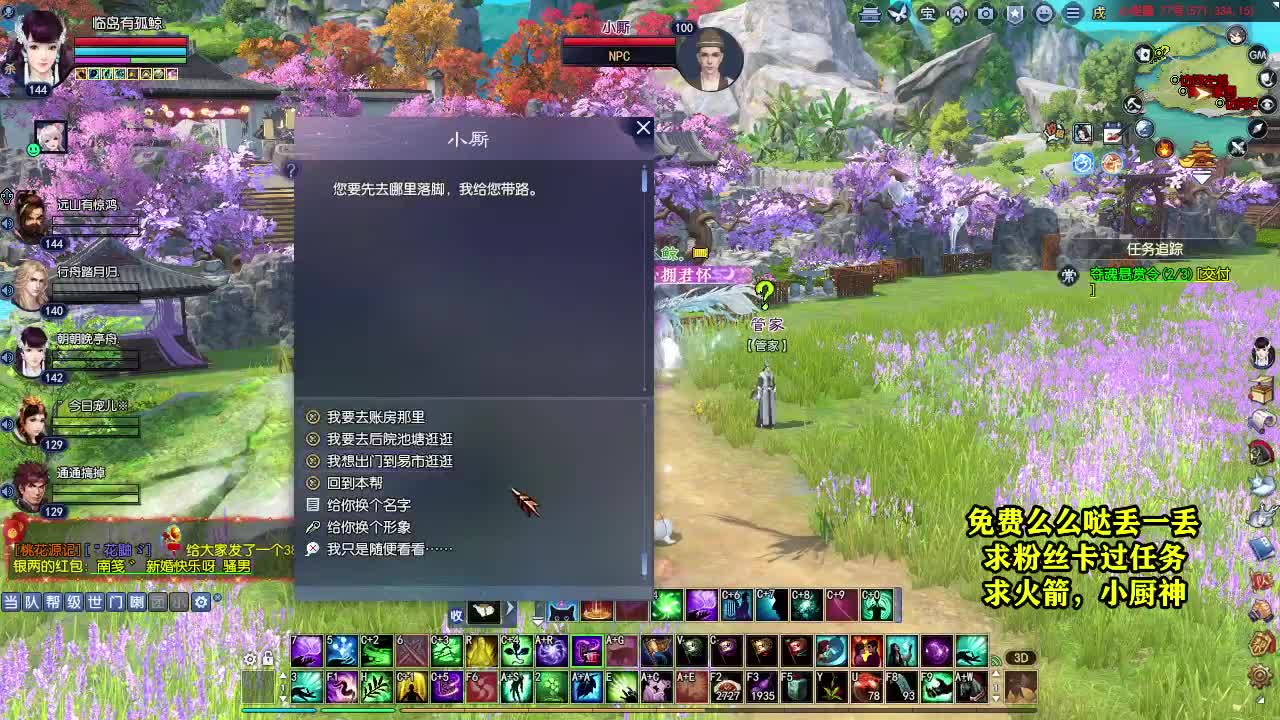Open the smiley face emote icon
Screen dimensions: 1280x720
[1044, 13]
